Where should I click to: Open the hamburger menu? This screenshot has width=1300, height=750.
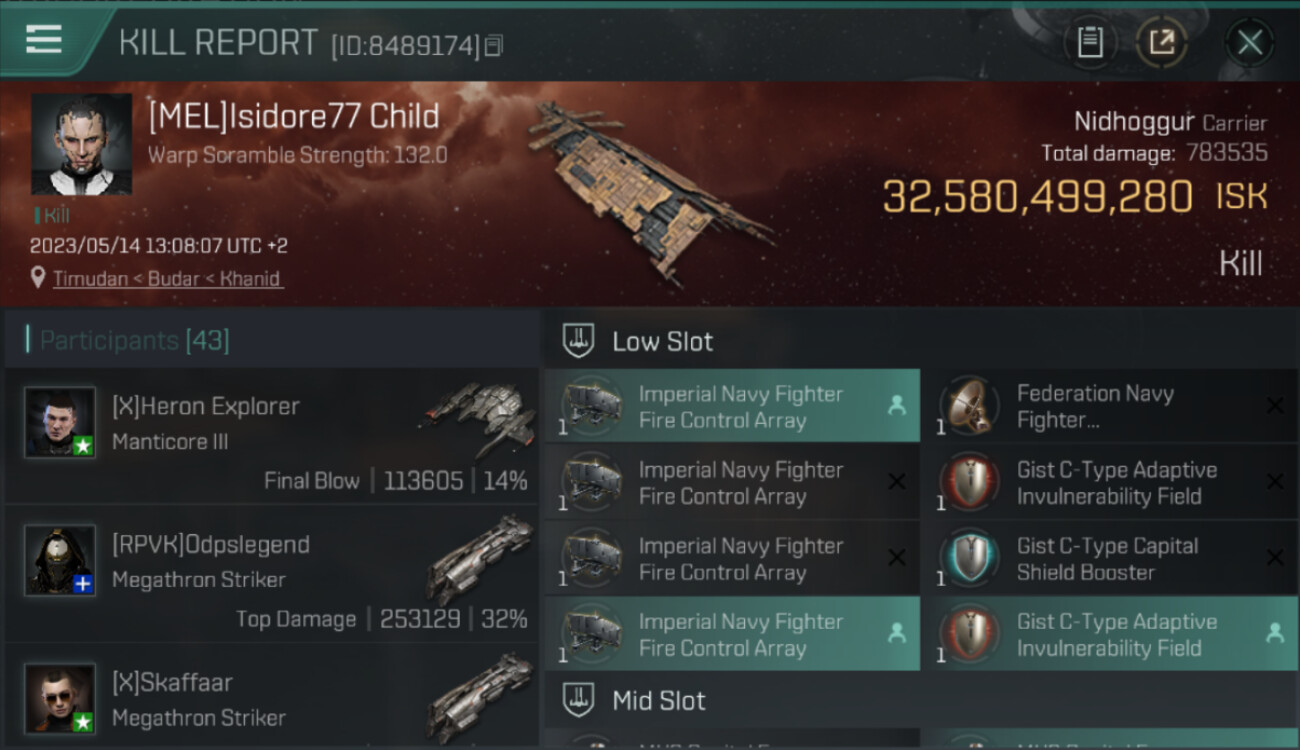[x=44, y=40]
